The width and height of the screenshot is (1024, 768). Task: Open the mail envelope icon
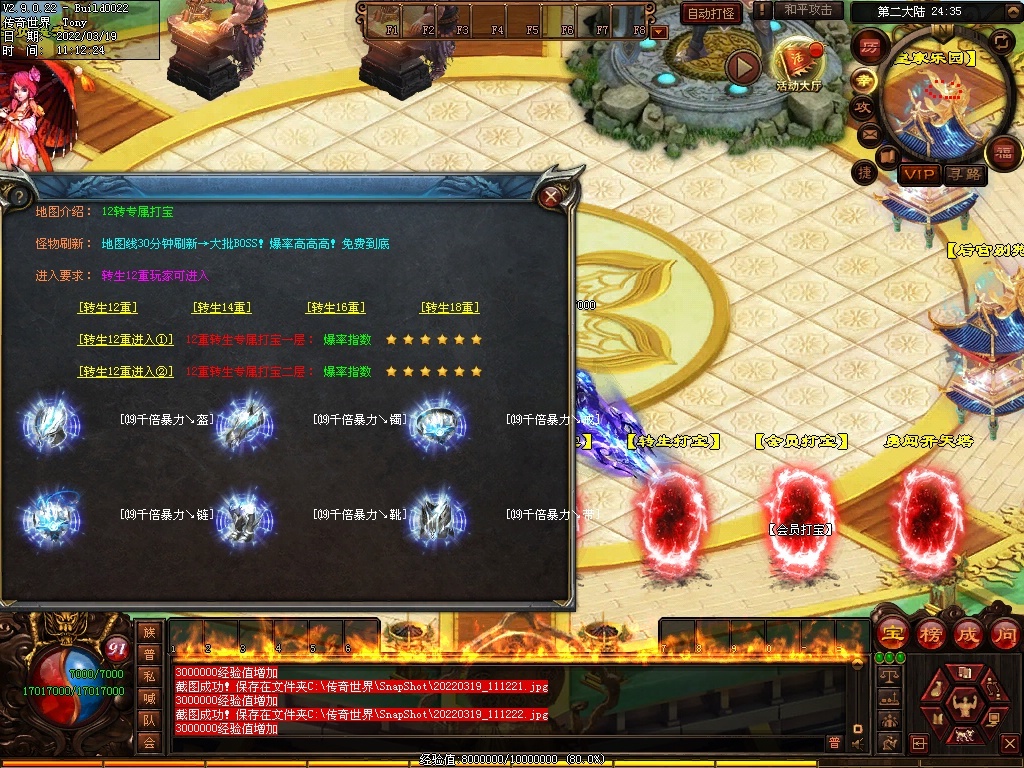coord(869,133)
